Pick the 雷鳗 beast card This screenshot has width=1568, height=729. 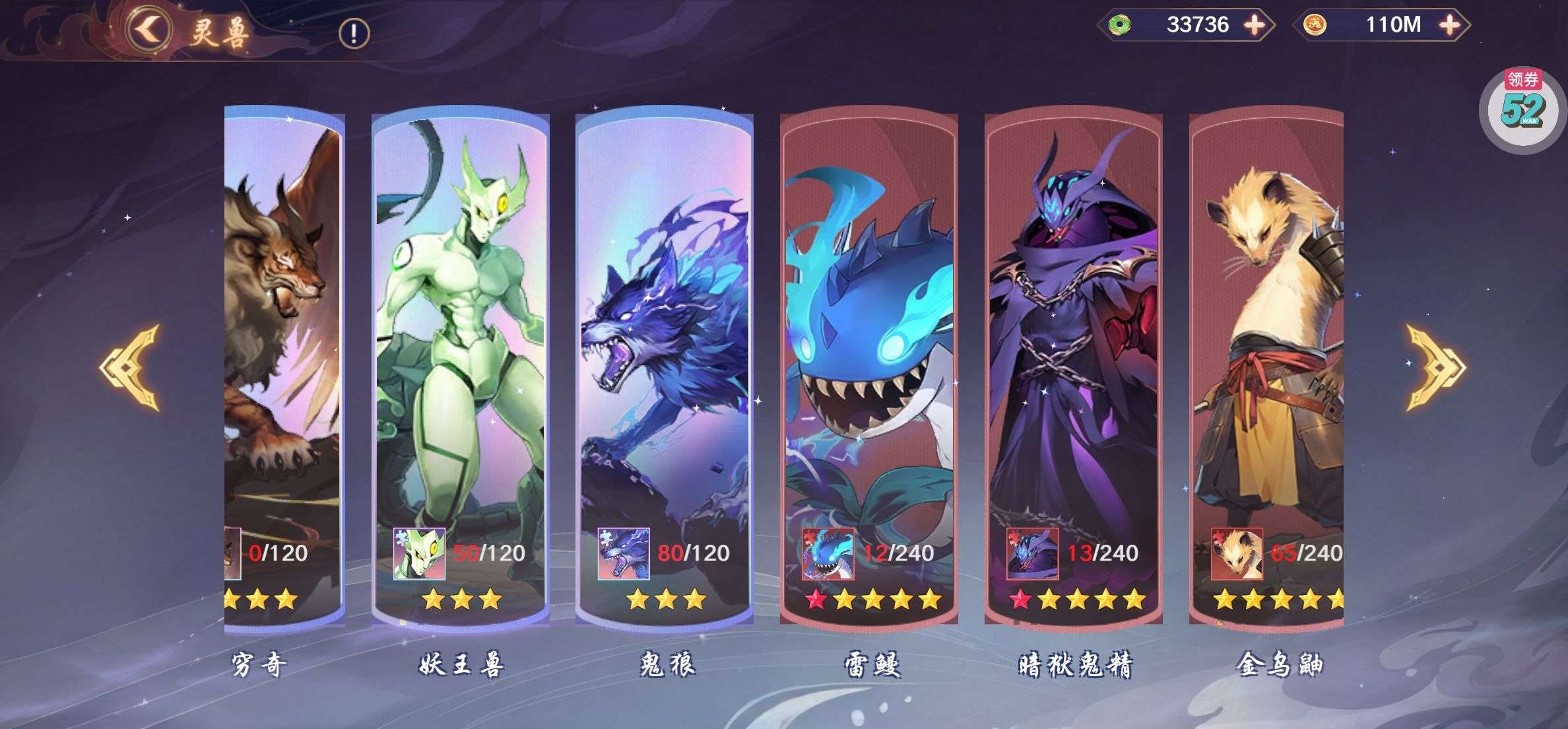pos(868,330)
